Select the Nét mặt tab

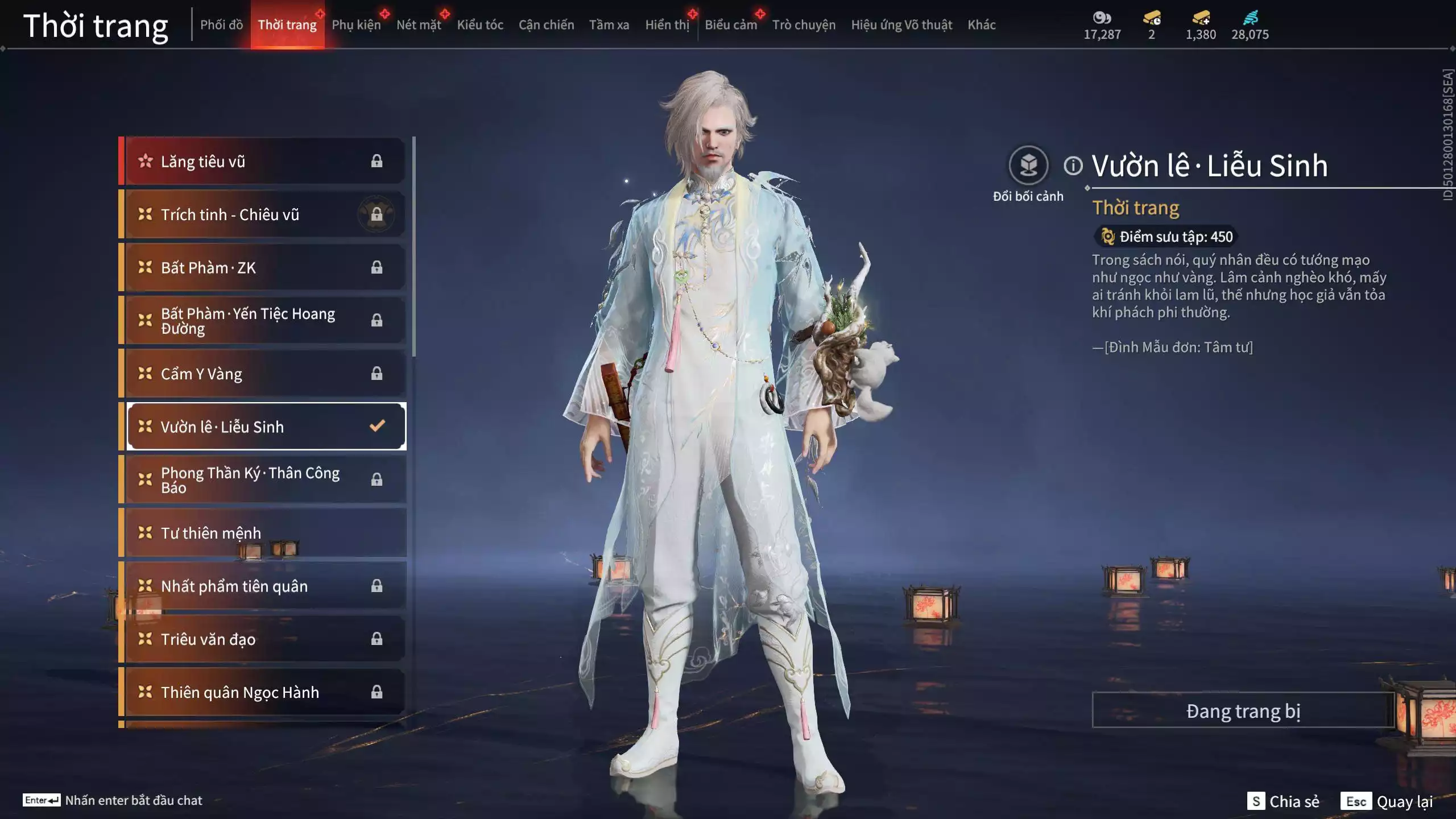(x=419, y=25)
